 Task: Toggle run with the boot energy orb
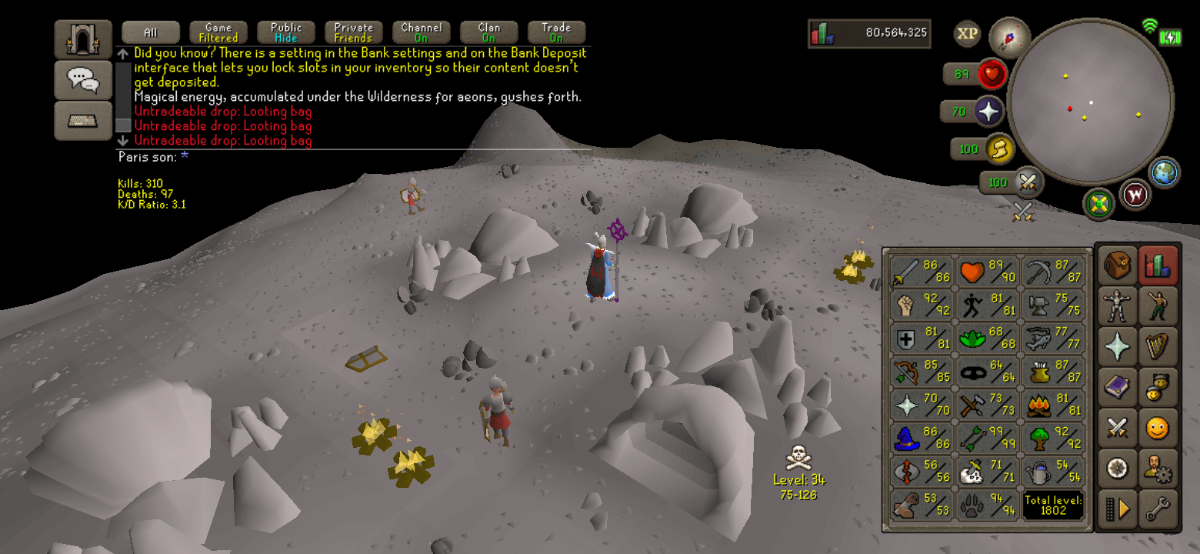pyautogui.click(x=996, y=149)
